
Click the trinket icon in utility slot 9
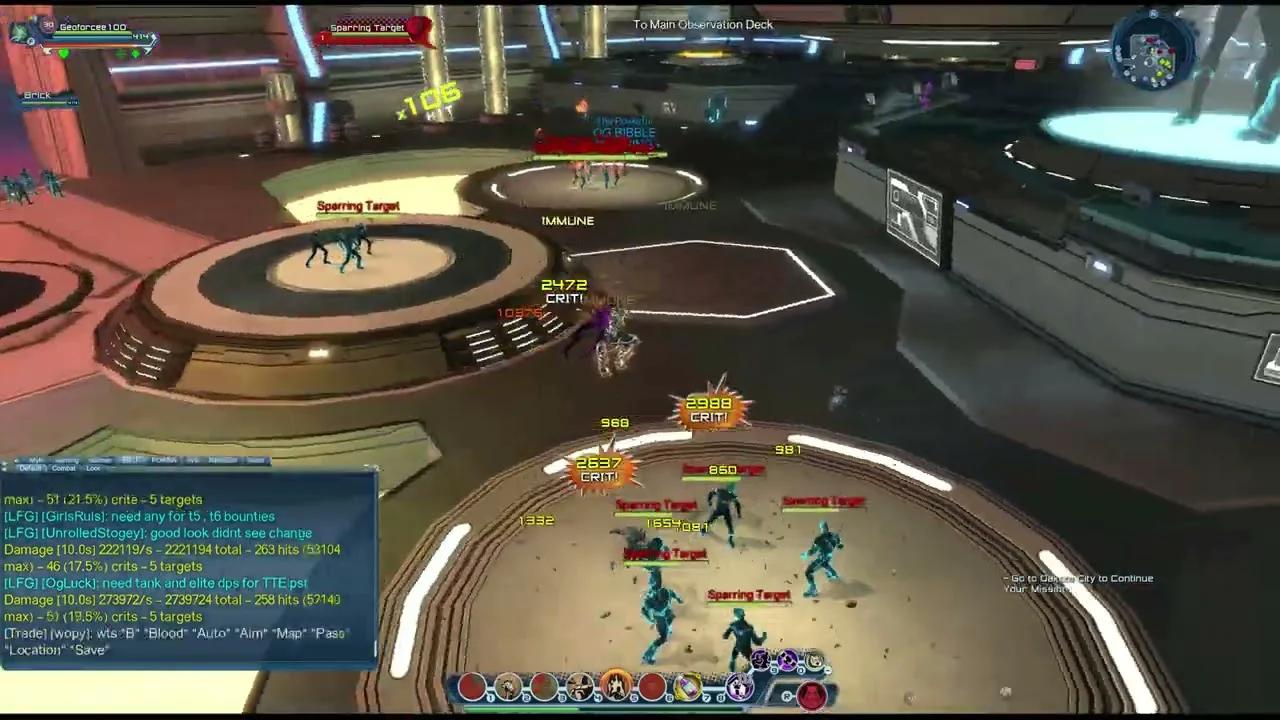pos(762,661)
